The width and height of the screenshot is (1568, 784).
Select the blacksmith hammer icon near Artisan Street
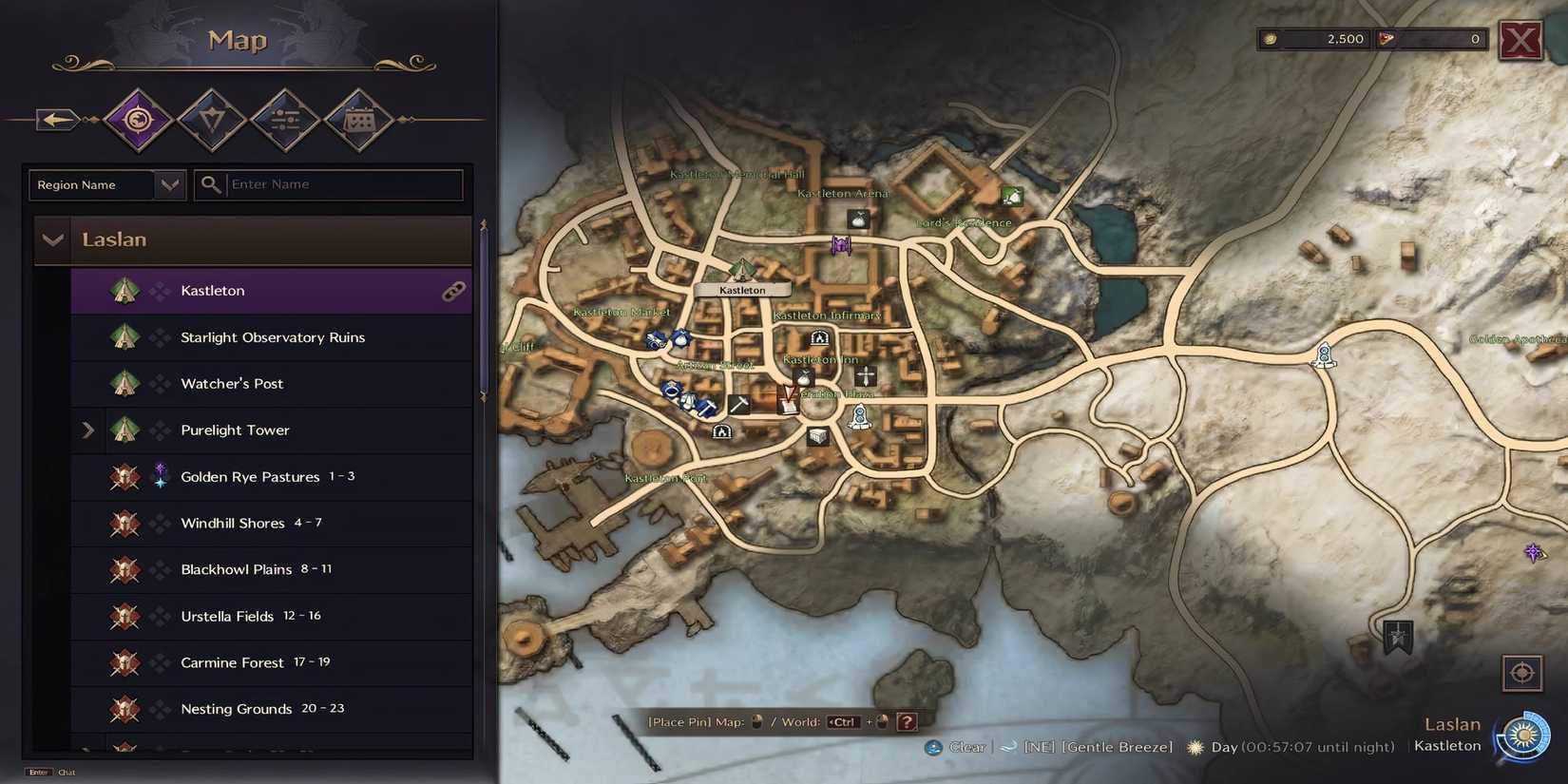tap(740, 405)
